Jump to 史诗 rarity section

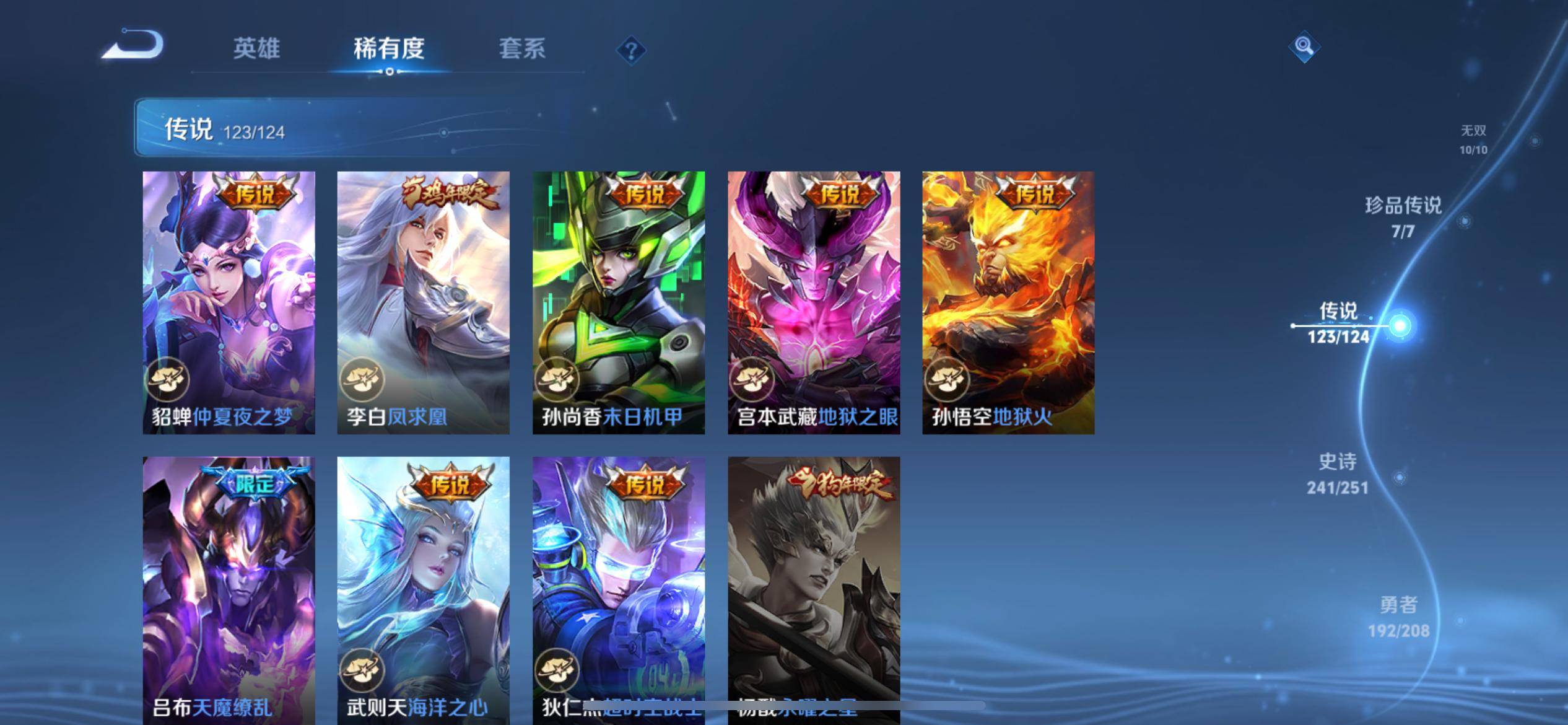[x=1338, y=474]
